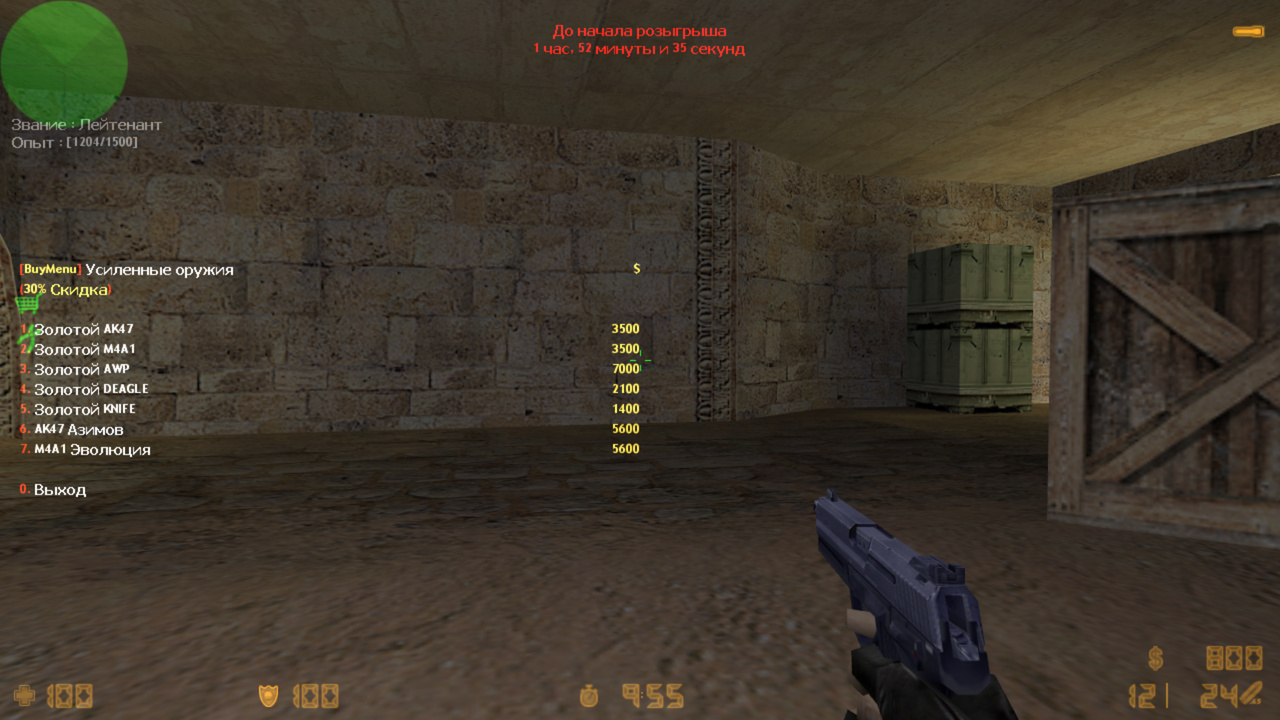
Task: Click the round timer stopwatch icon
Action: (589, 697)
